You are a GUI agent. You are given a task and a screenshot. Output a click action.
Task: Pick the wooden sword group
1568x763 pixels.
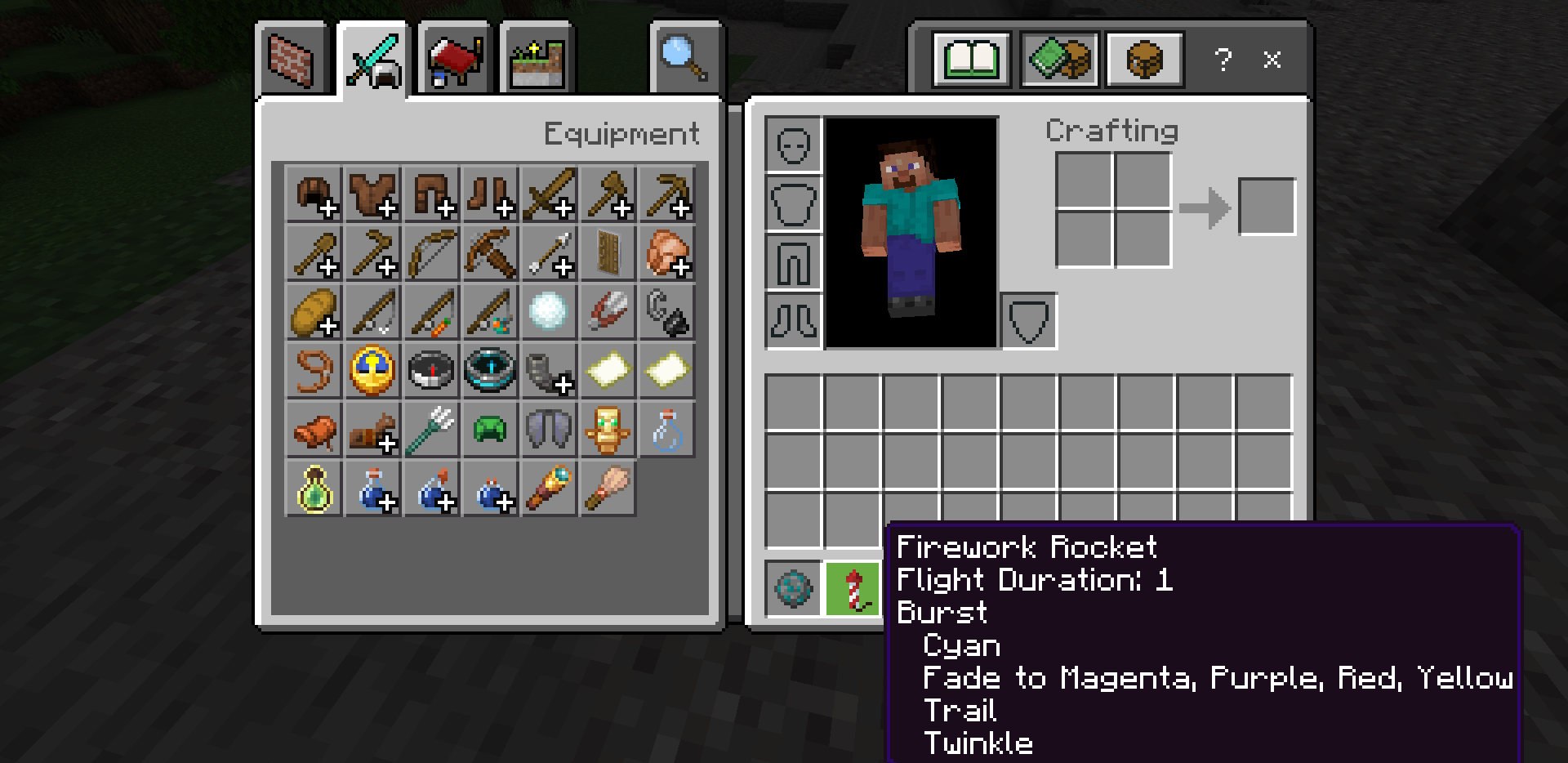pos(549,194)
